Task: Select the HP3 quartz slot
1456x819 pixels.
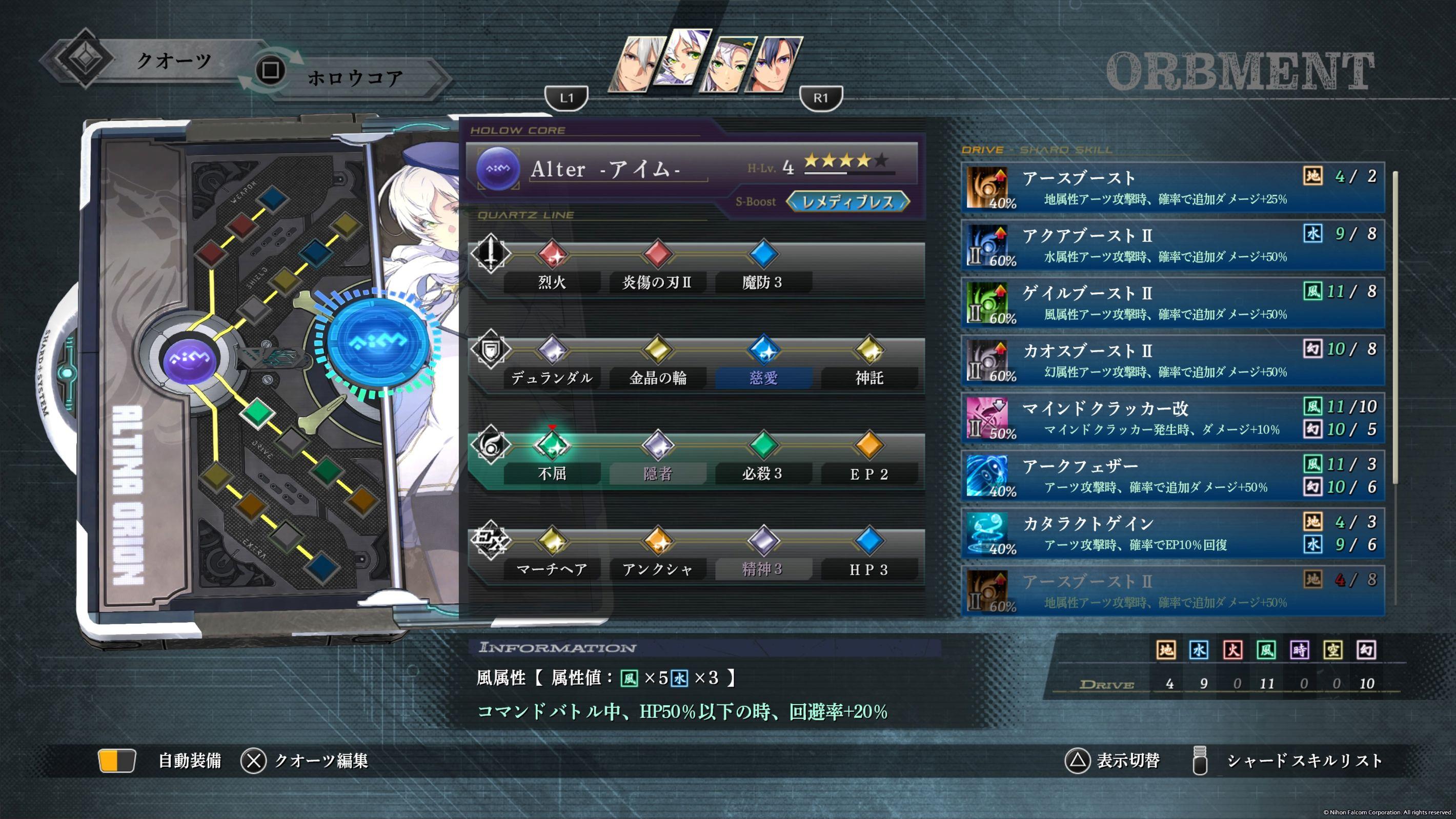Action: click(x=869, y=568)
